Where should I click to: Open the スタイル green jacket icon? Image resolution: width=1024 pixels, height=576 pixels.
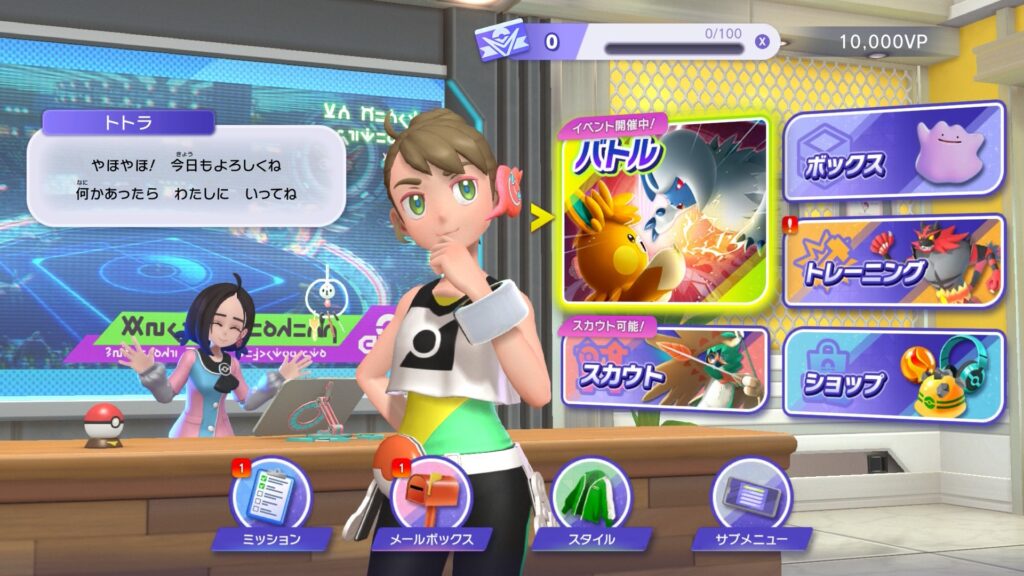coord(591,497)
